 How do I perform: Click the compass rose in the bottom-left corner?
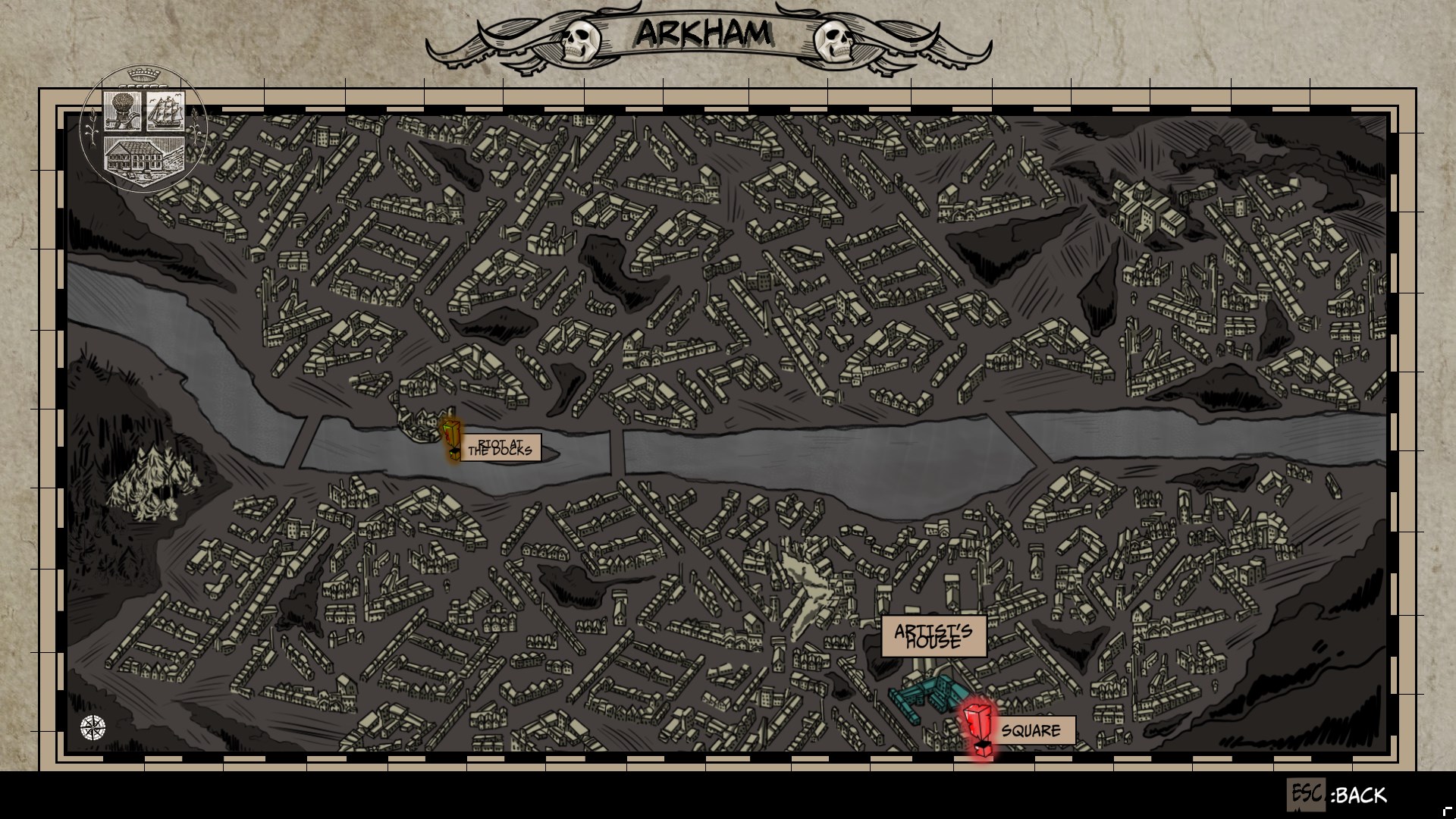[x=91, y=729]
